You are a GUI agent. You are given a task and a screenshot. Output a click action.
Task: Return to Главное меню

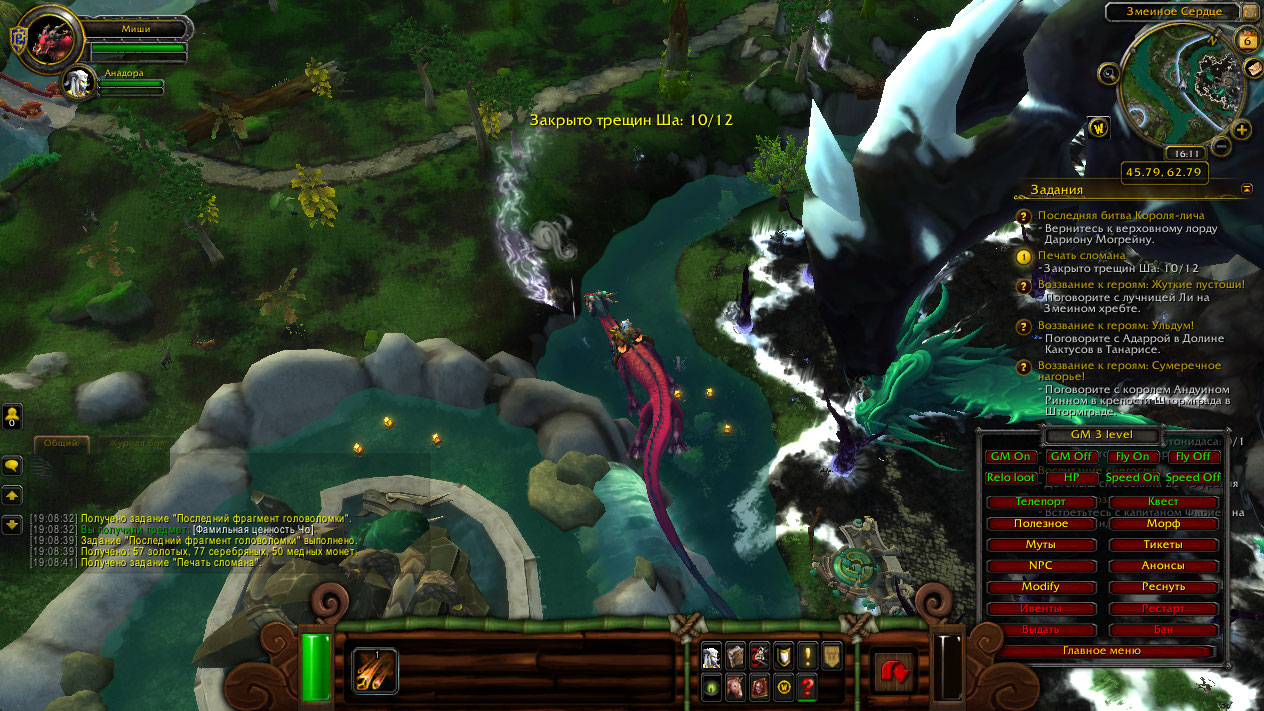(1104, 651)
